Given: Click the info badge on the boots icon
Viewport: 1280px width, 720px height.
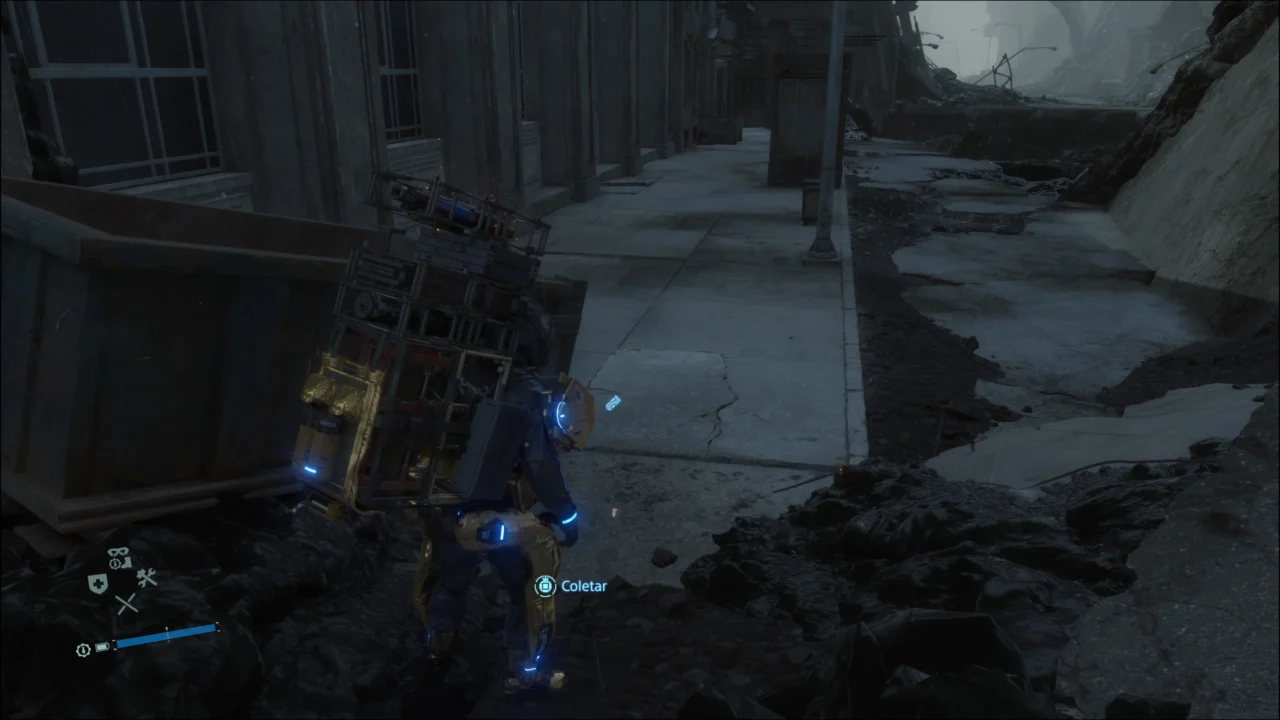Looking at the screenshot, I should point(116,563).
